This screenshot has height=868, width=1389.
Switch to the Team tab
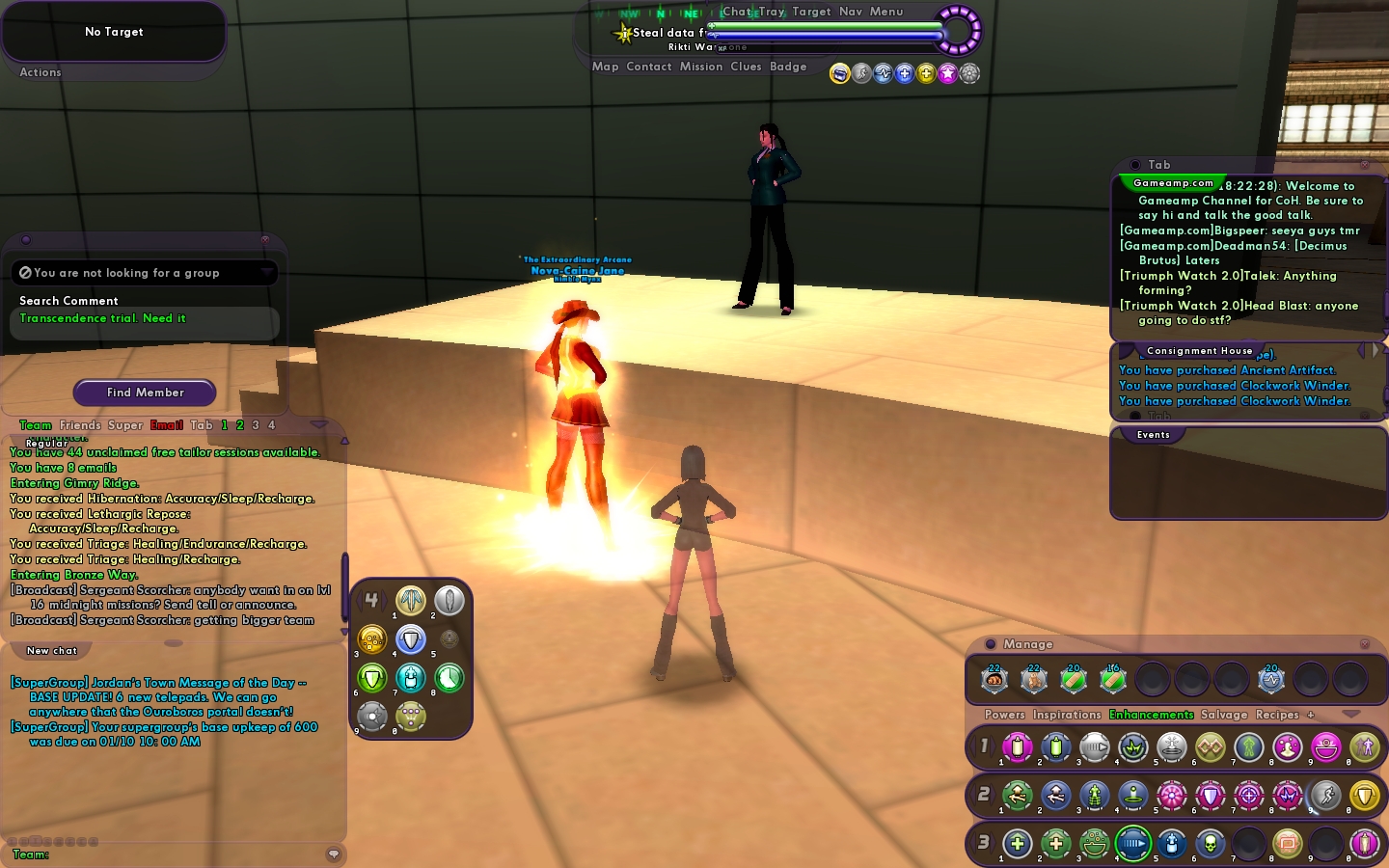[x=36, y=425]
